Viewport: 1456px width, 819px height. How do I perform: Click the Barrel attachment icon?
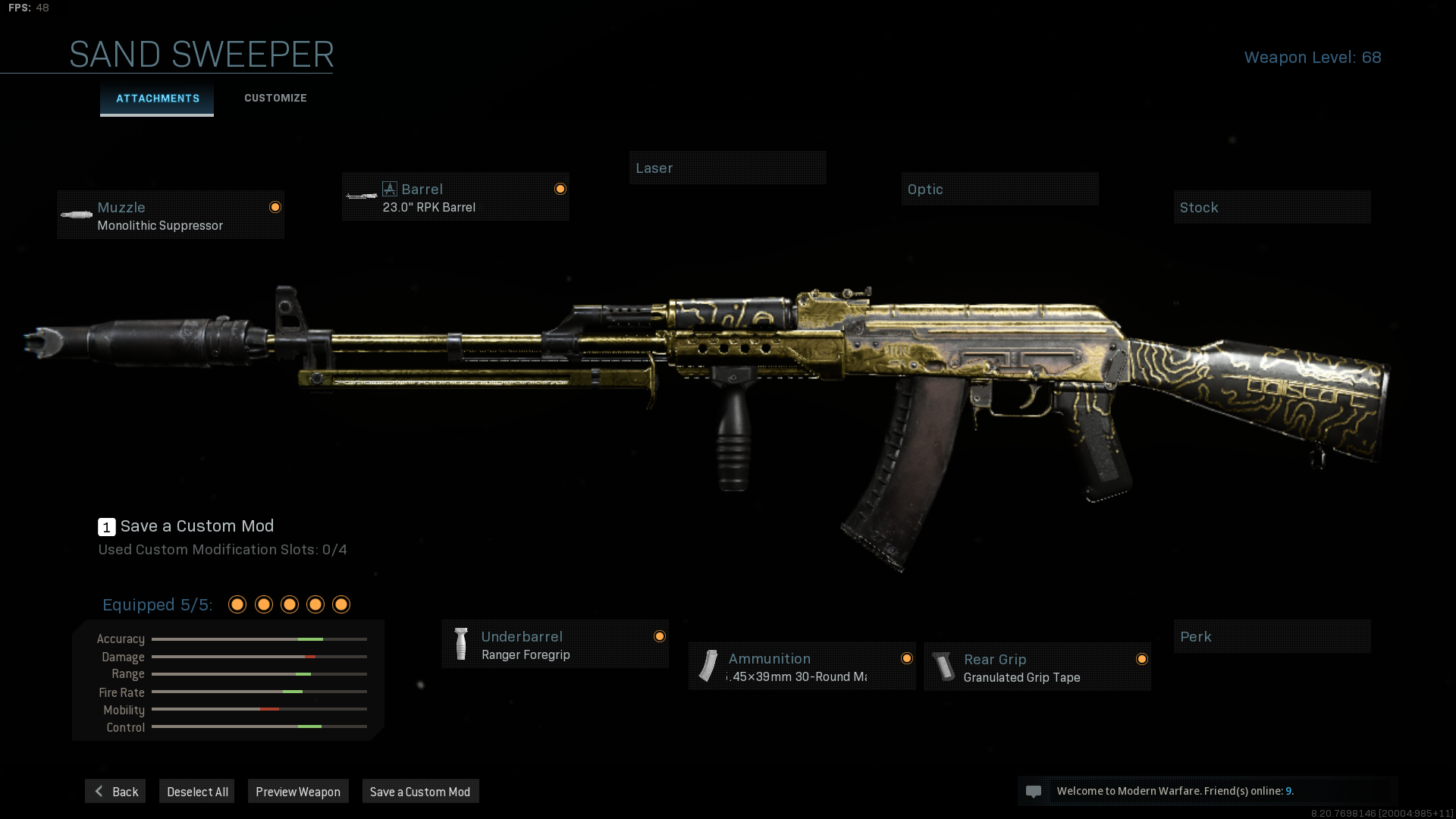pyautogui.click(x=359, y=196)
